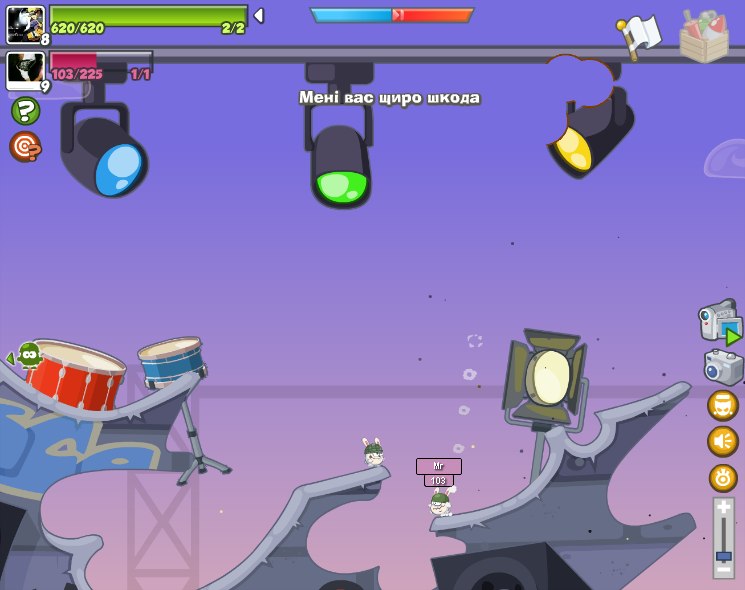Zoom out with the minus button
This screenshot has height=590, width=745.
724,569
